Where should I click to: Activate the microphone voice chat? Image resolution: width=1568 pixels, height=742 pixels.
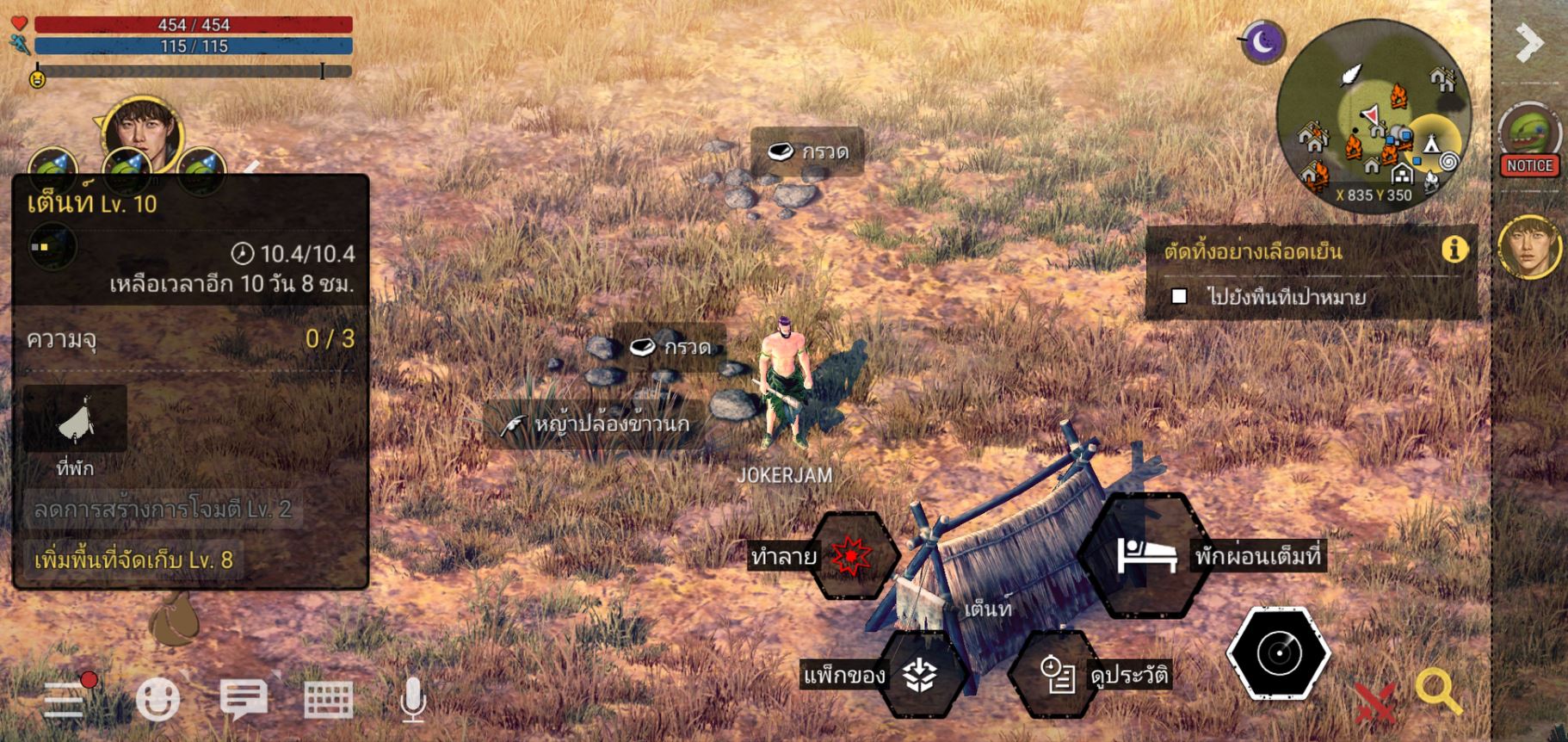click(x=413, y=699)
